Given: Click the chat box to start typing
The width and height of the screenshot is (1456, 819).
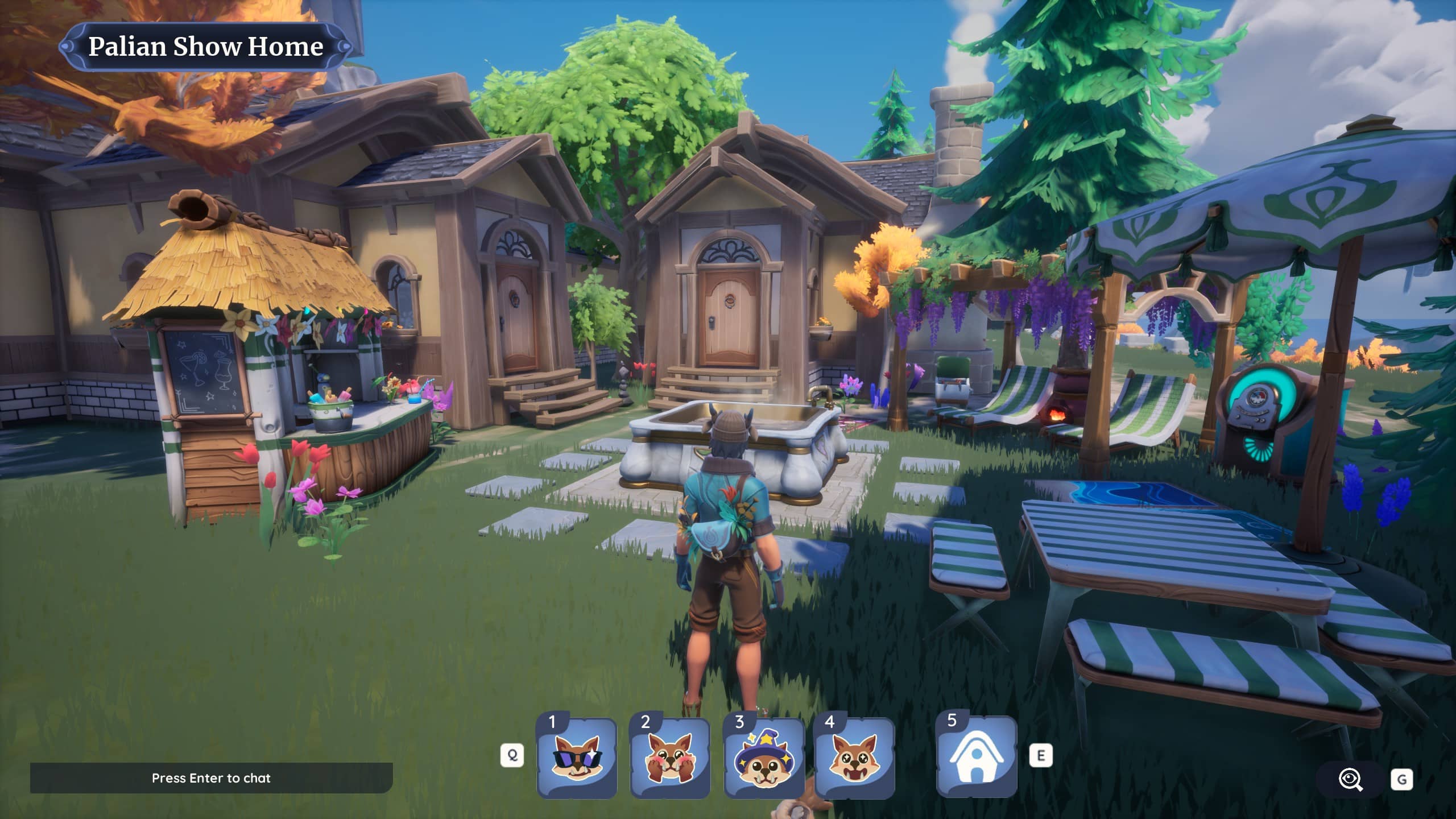Looking at the screenshot, I should [x=211, y=778].
